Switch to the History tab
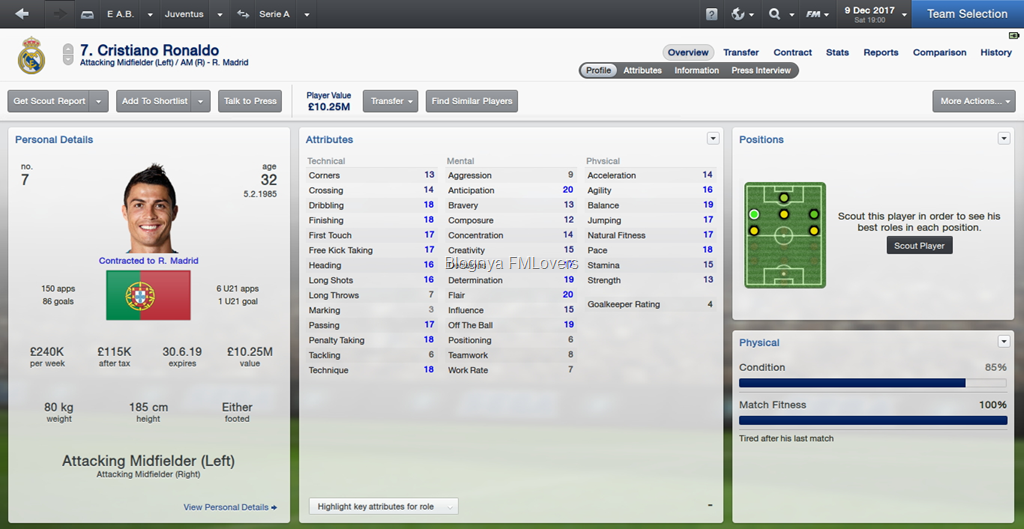Image resolution: width=1024 pixels, height=529 pixels. pos(995,52)
